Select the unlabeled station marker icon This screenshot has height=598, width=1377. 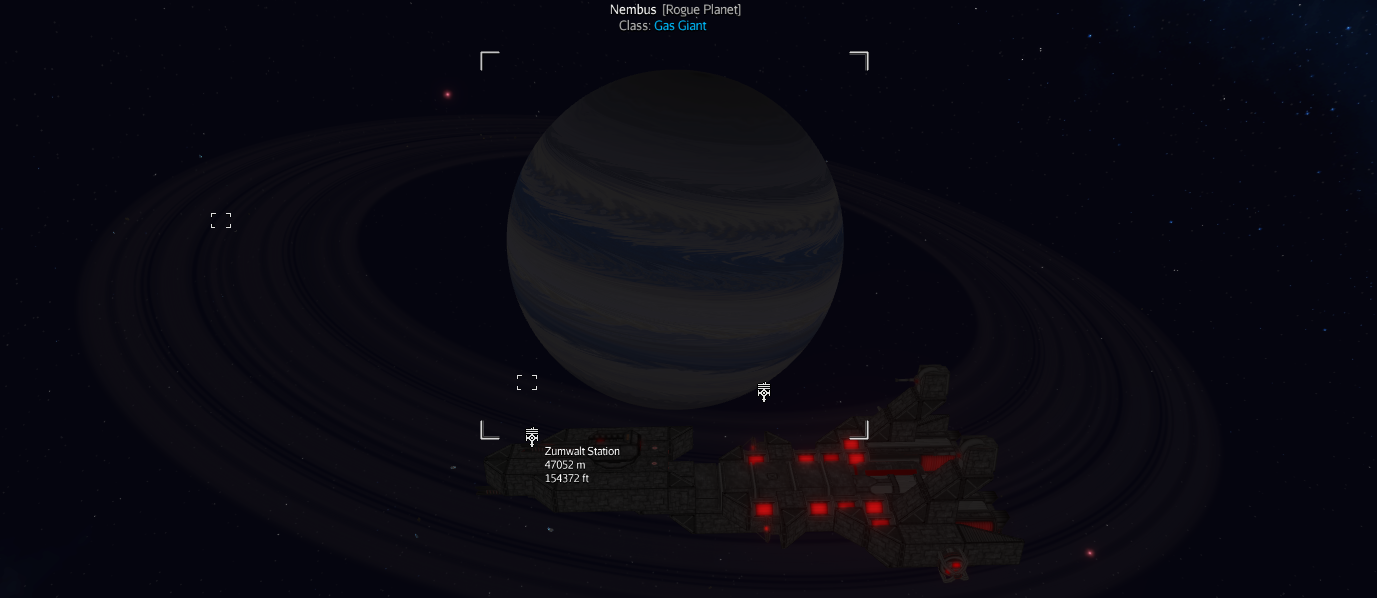(x=764, y=392)
